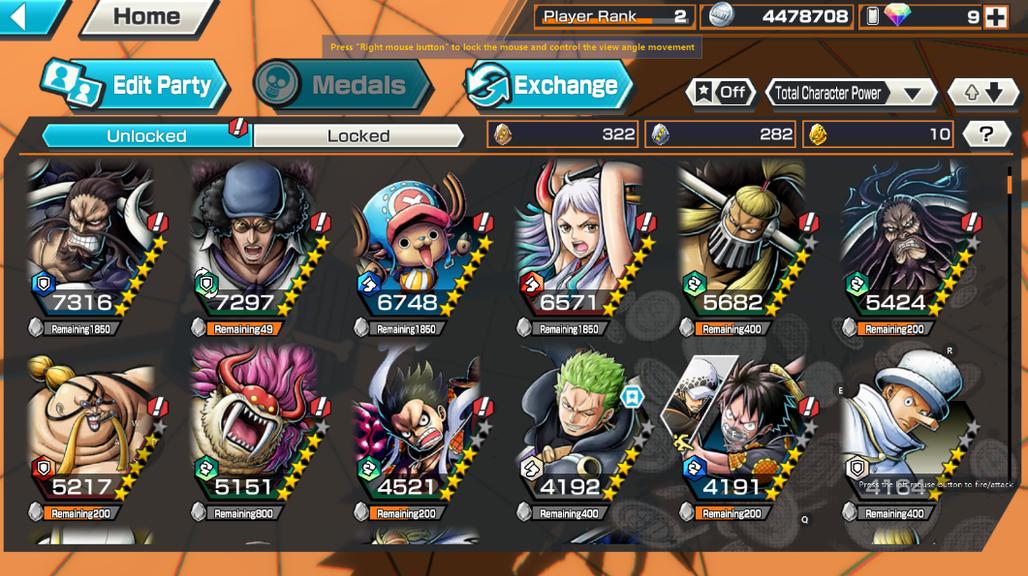This screenshot has width=1028, height=576.
Task: Open the question mark help button
Action: 986,134
